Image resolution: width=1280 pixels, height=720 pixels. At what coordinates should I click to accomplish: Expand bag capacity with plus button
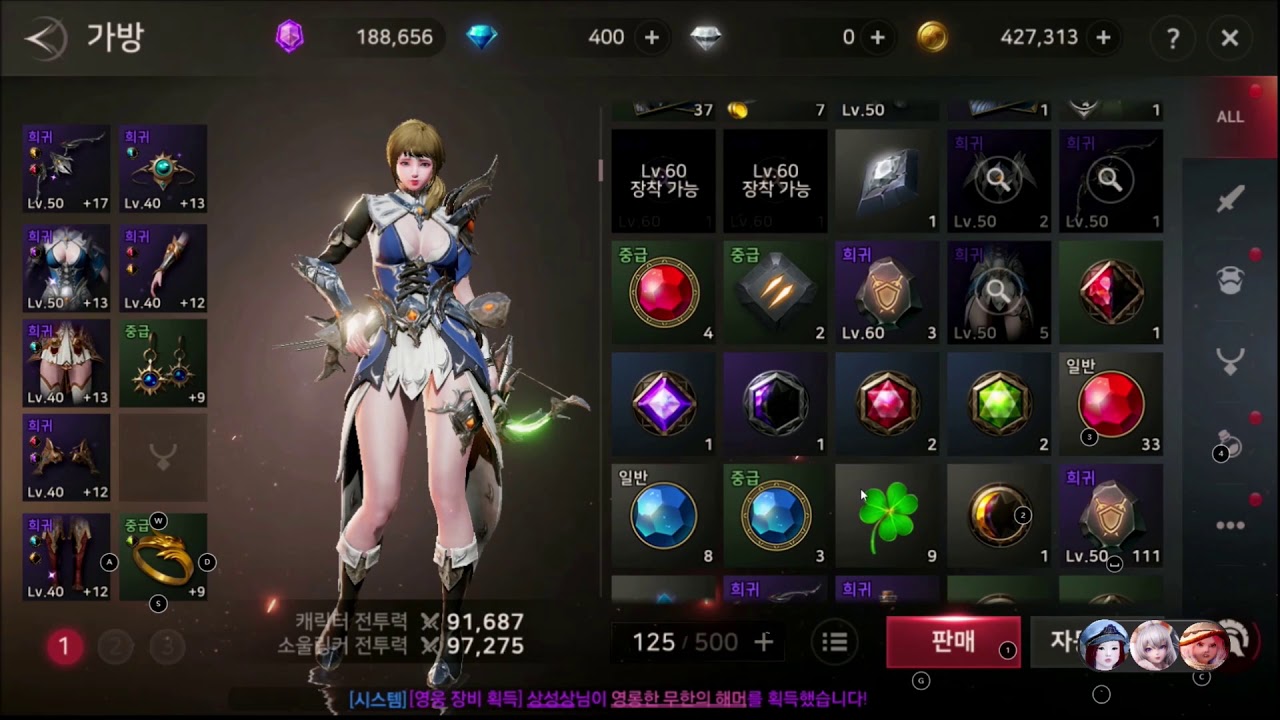click(763, 642)
